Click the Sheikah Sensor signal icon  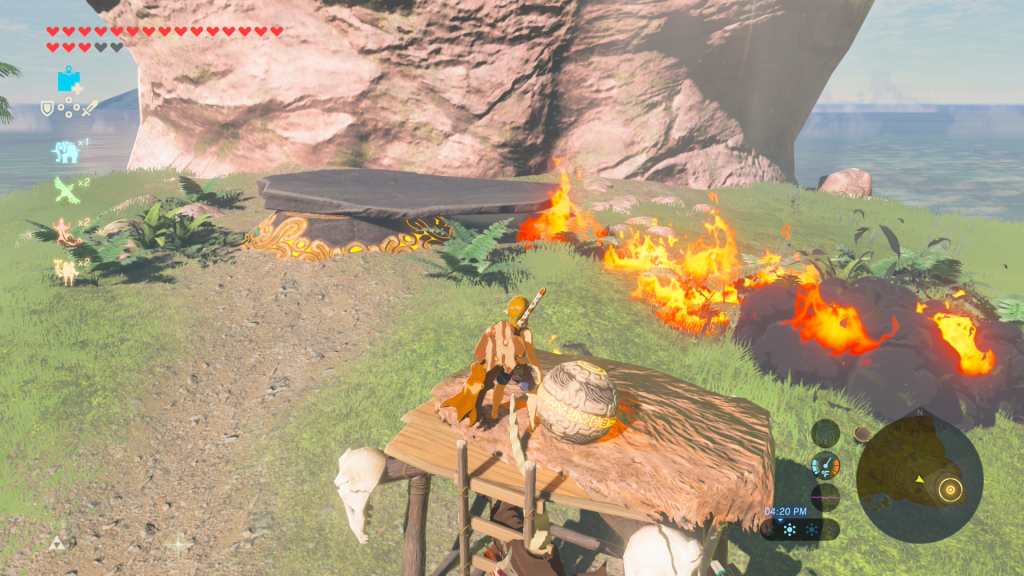(x=825, y=433)
